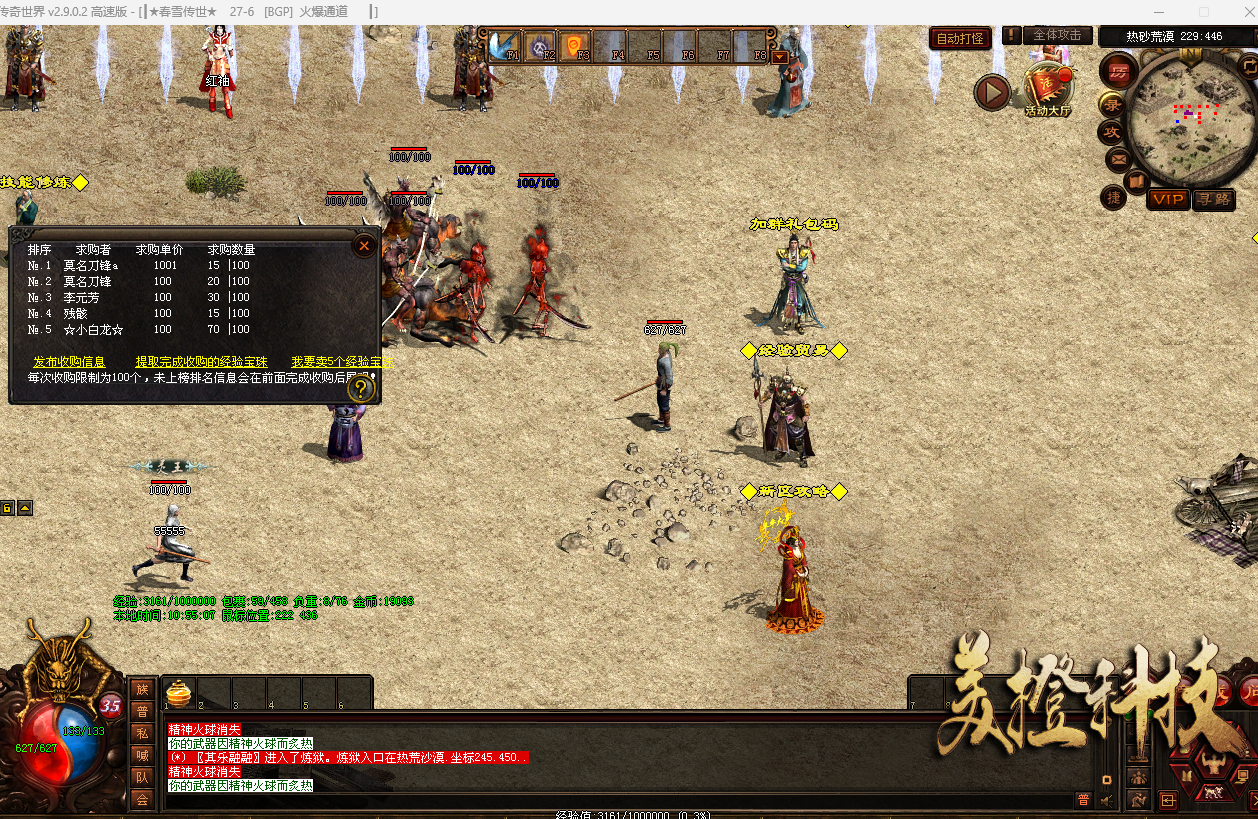Select the 队 team chat channel
This screenshot has height=819, width=1258.
pyautogui.click(x=142, y=777)
